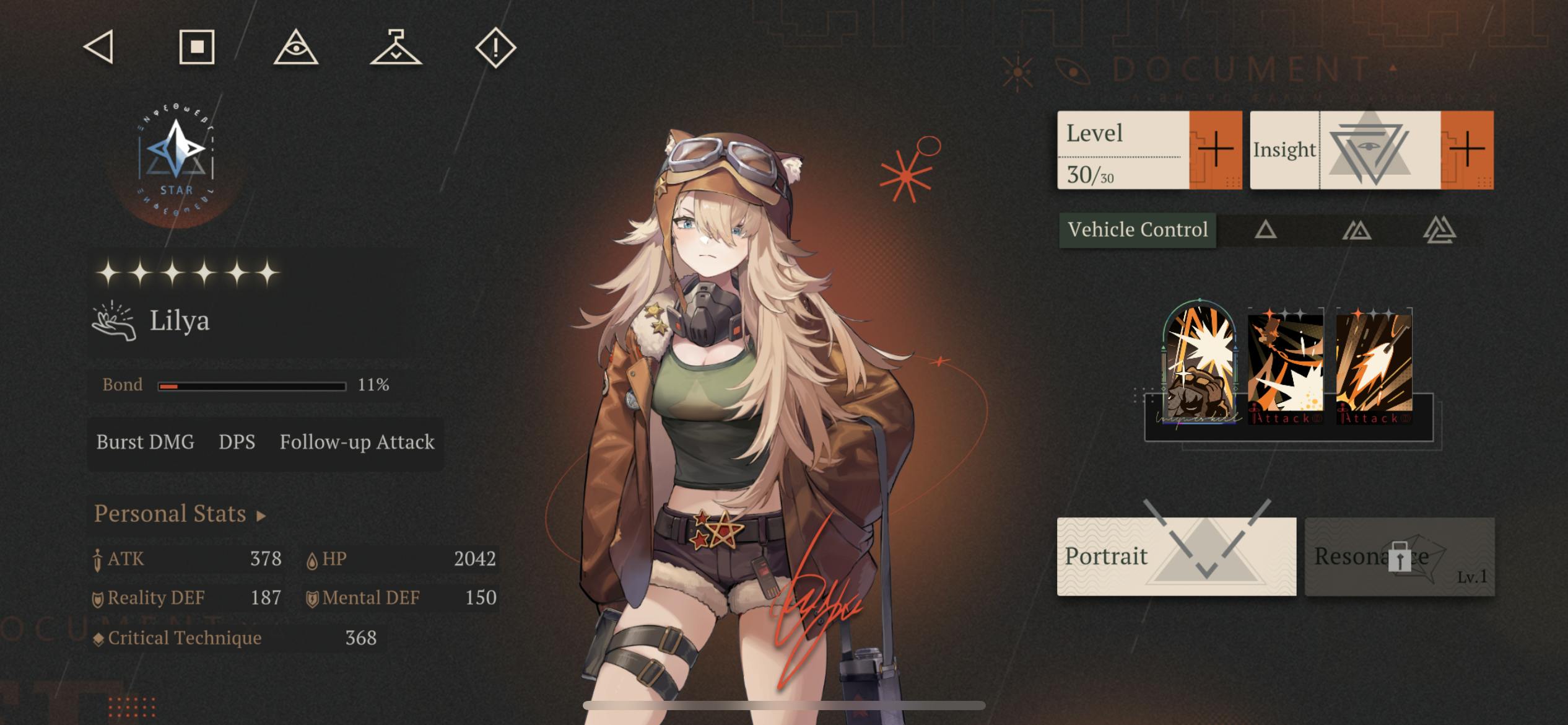Tap the Bond progress bar
The height and width of the screenshot is (725, 1568).
coord(251,386)
